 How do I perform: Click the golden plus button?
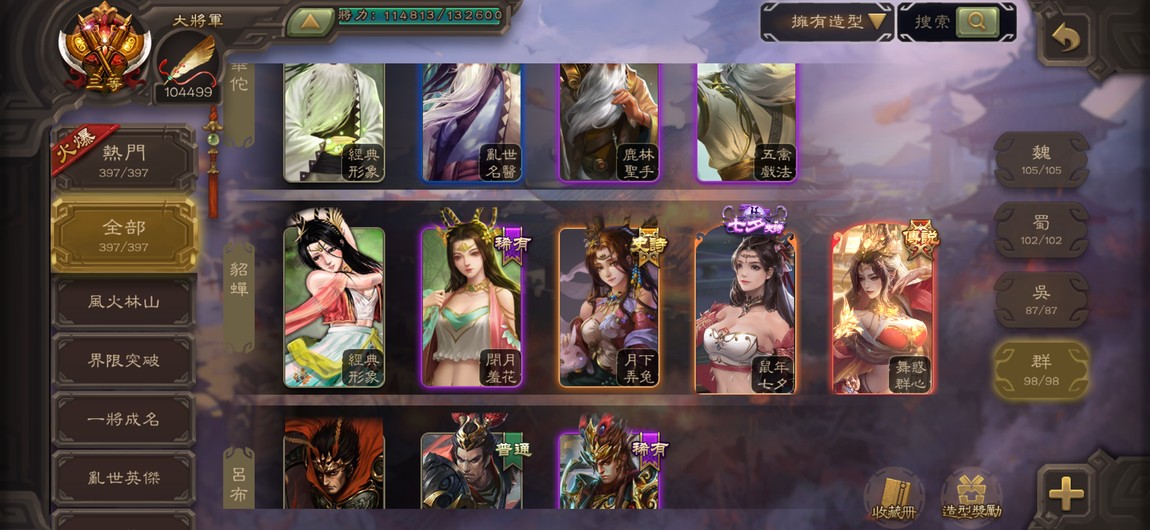tap(1066, 493)
